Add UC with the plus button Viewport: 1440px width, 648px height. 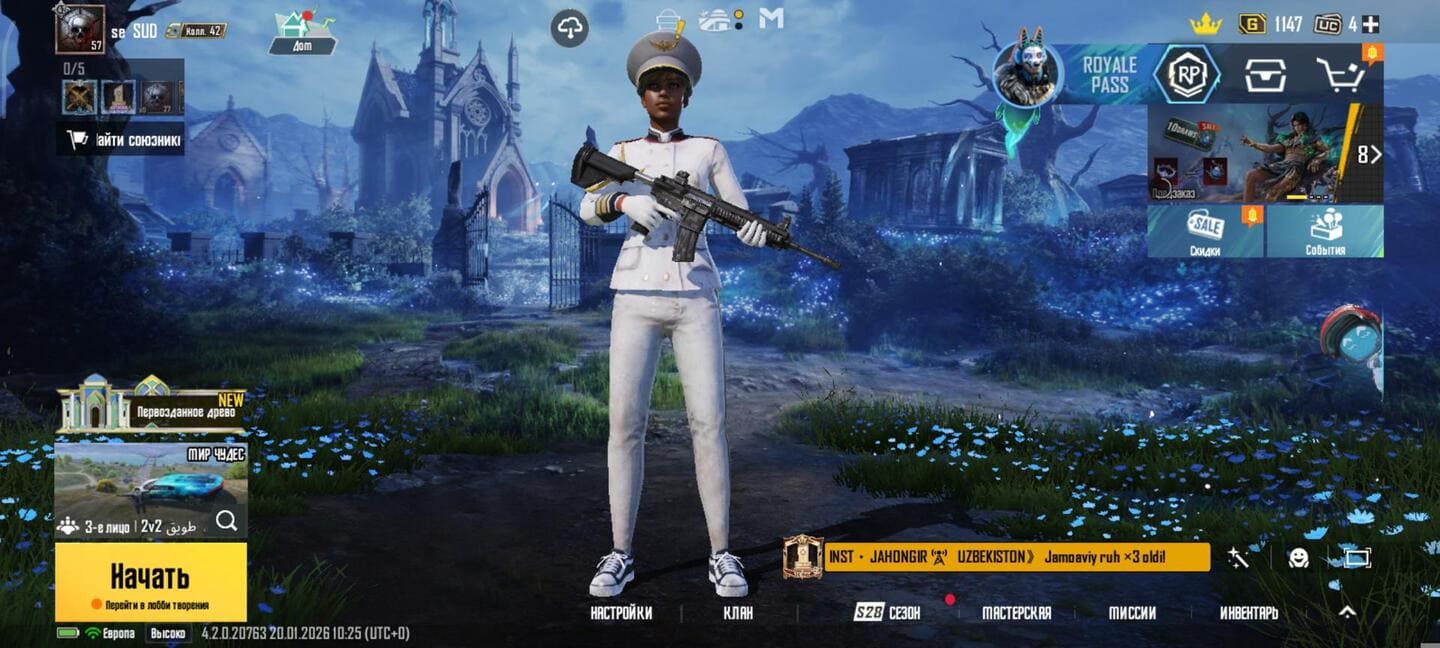click(1370, 24)
